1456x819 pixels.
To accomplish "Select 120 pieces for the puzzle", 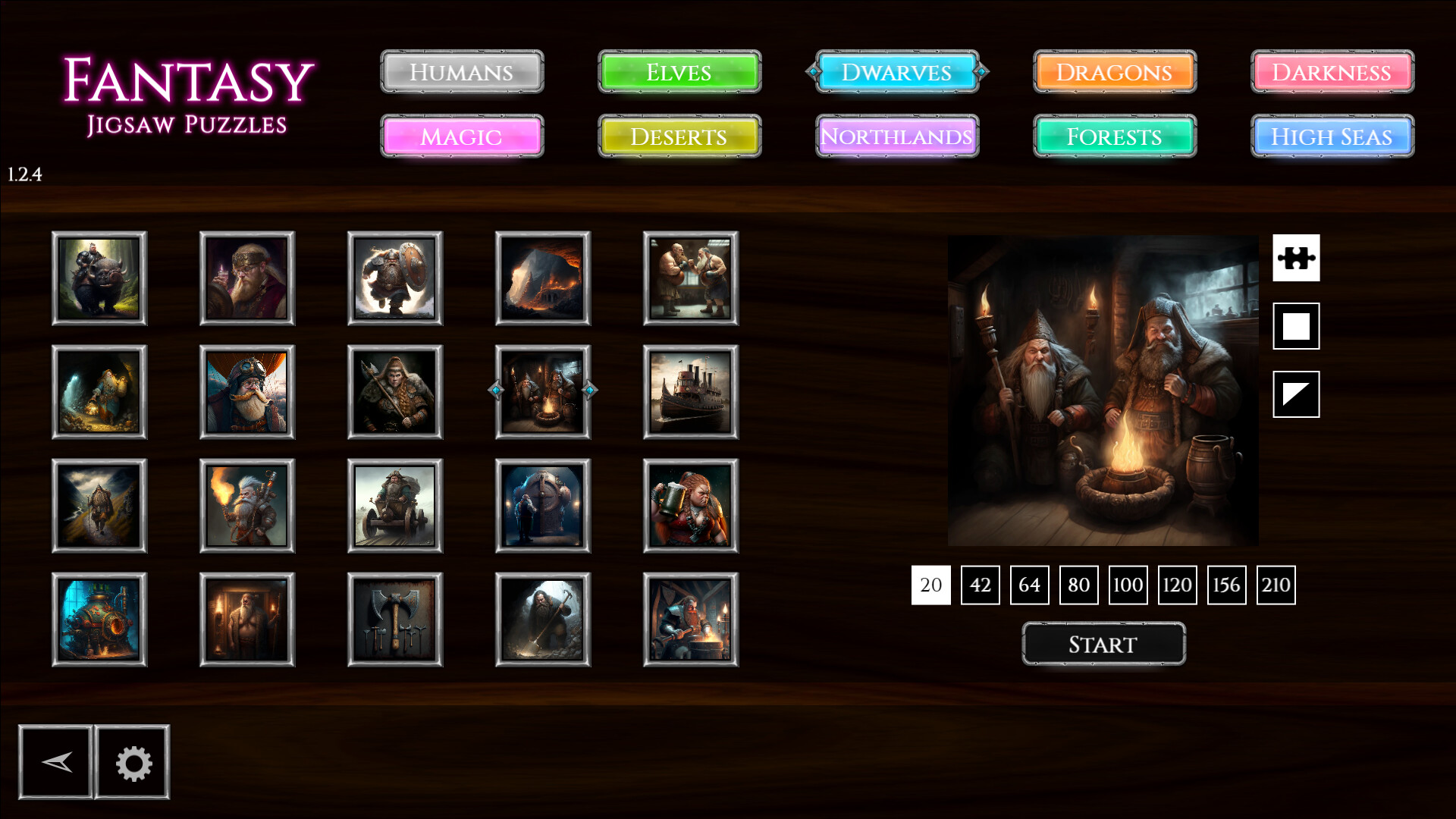I will click(x=1177, y=585).
